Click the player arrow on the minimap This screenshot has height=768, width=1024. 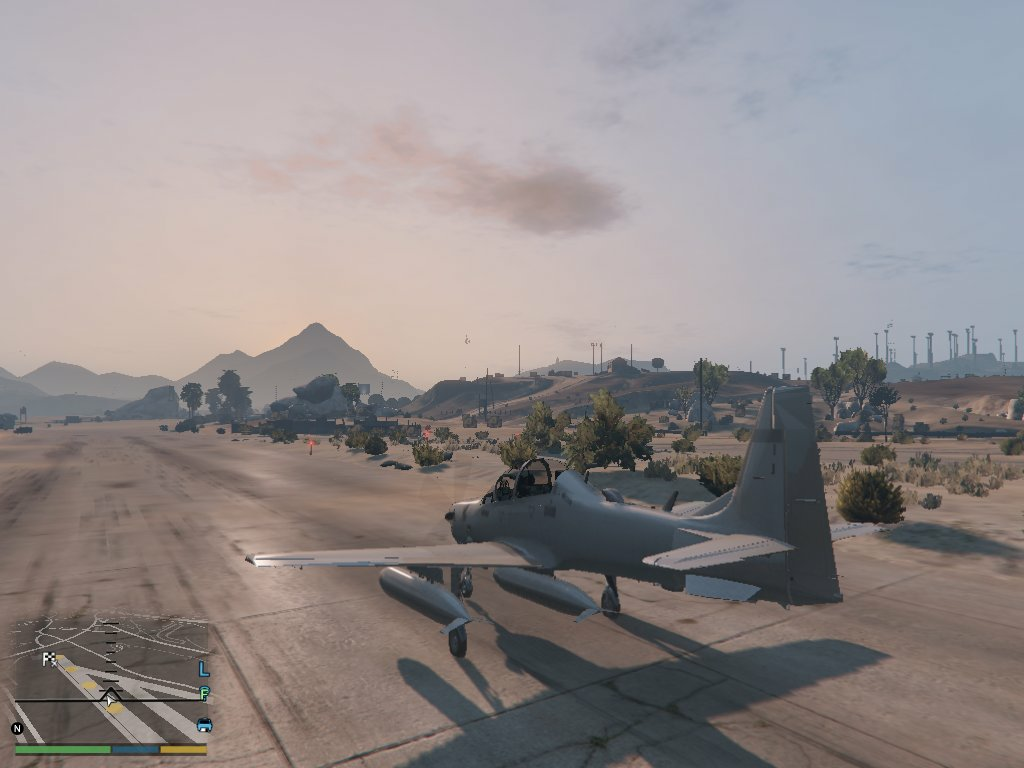[x=110, y=693]
